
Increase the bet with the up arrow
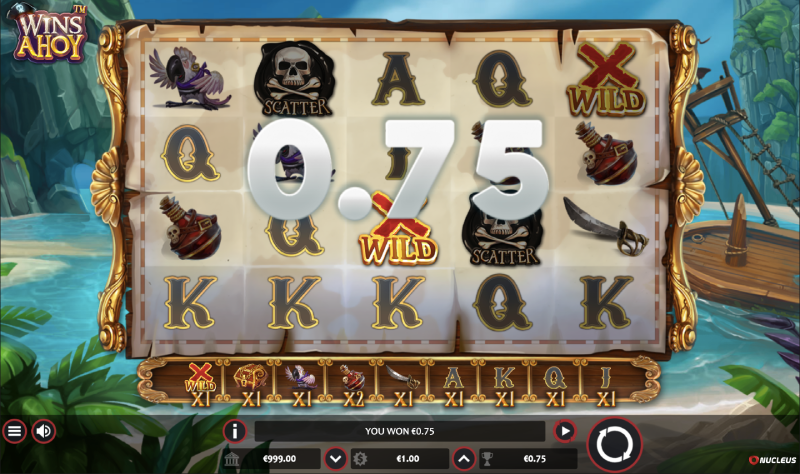click(463, 459)
